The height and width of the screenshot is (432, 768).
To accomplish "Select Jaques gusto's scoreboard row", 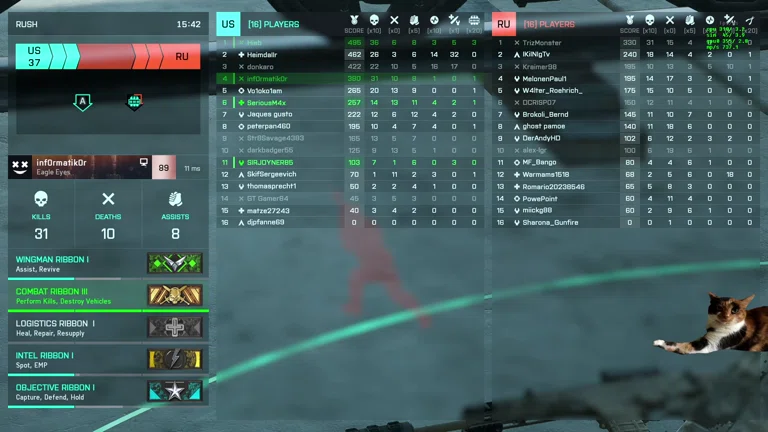I will click(269, 114).
